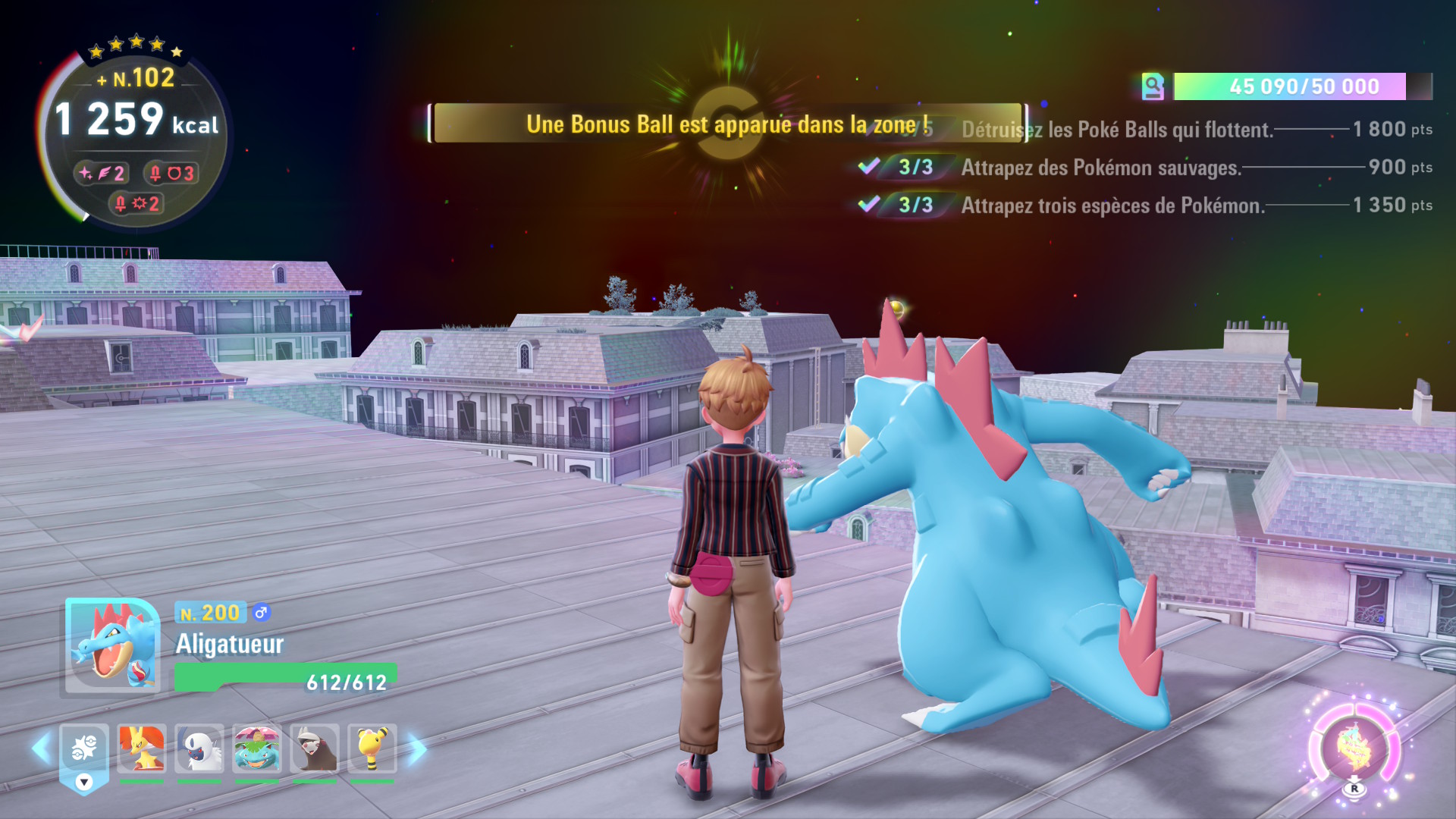Choose Absol from the party bar
Image resolution: width=1456 pixels, height=819 pixels.
pyautogui.click(x=199, y=748)
